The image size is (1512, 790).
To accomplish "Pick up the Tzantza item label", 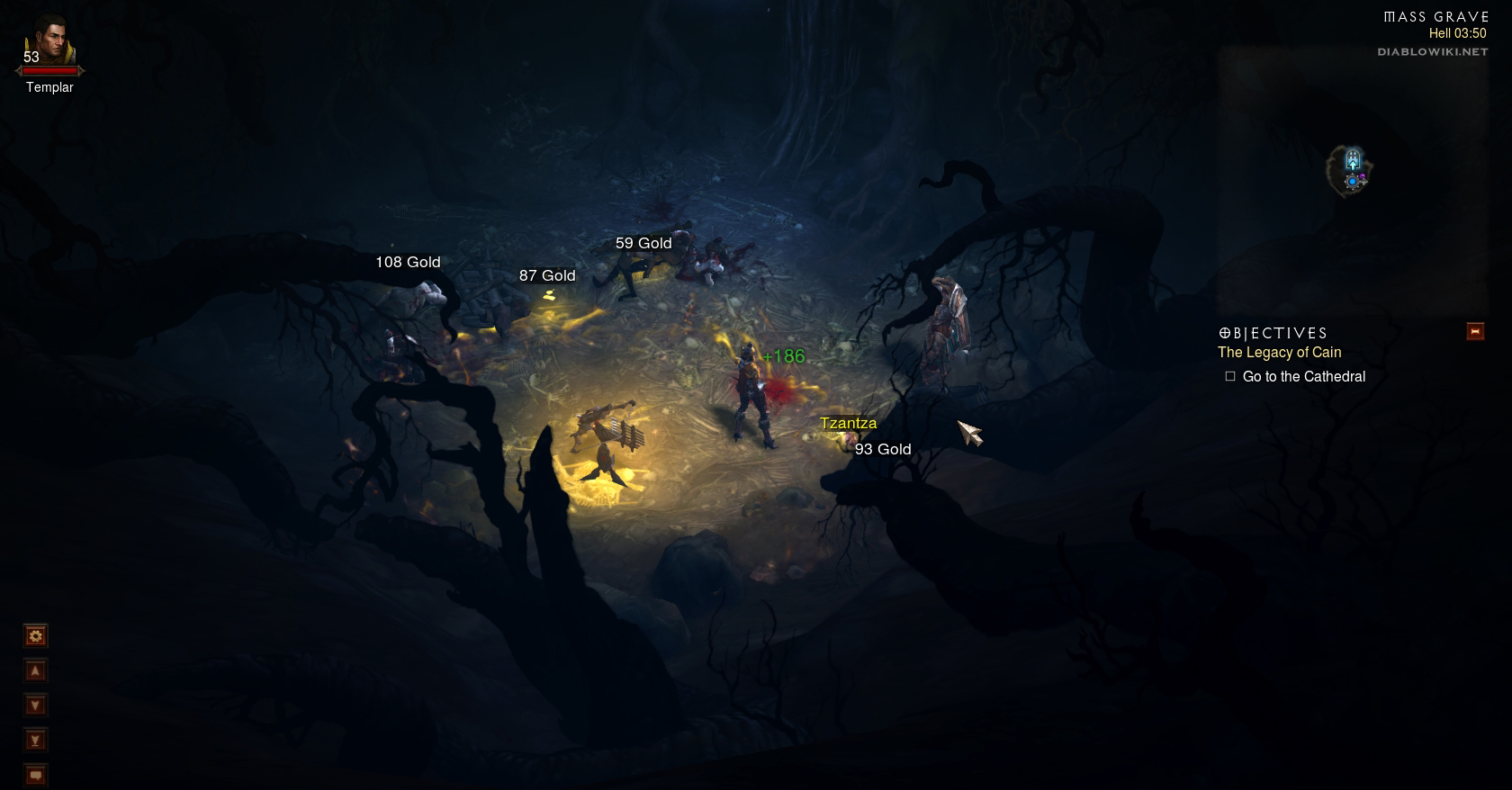I will (x=848, y=423).
